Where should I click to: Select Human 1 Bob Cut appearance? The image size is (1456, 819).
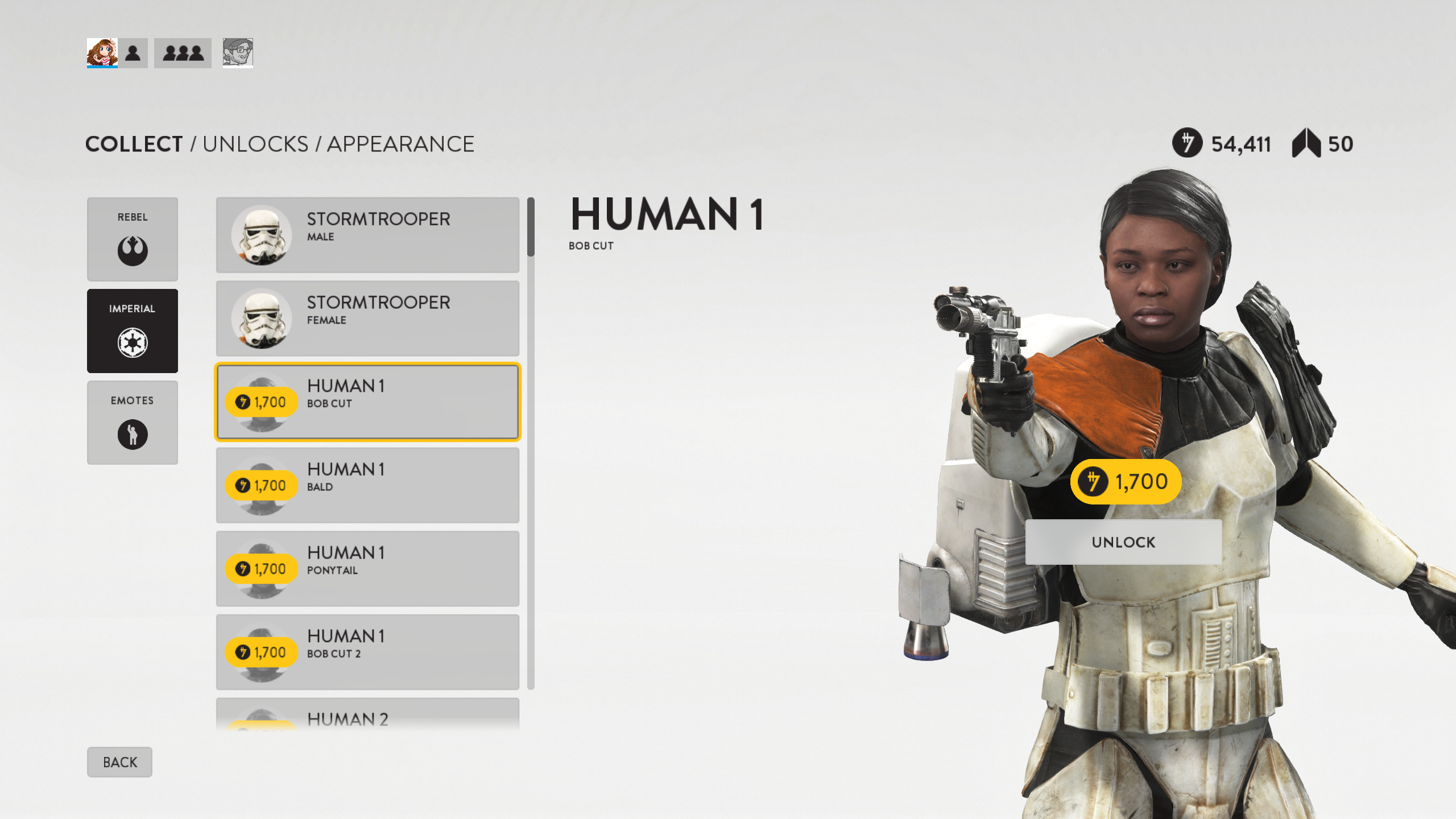[367, 402]
